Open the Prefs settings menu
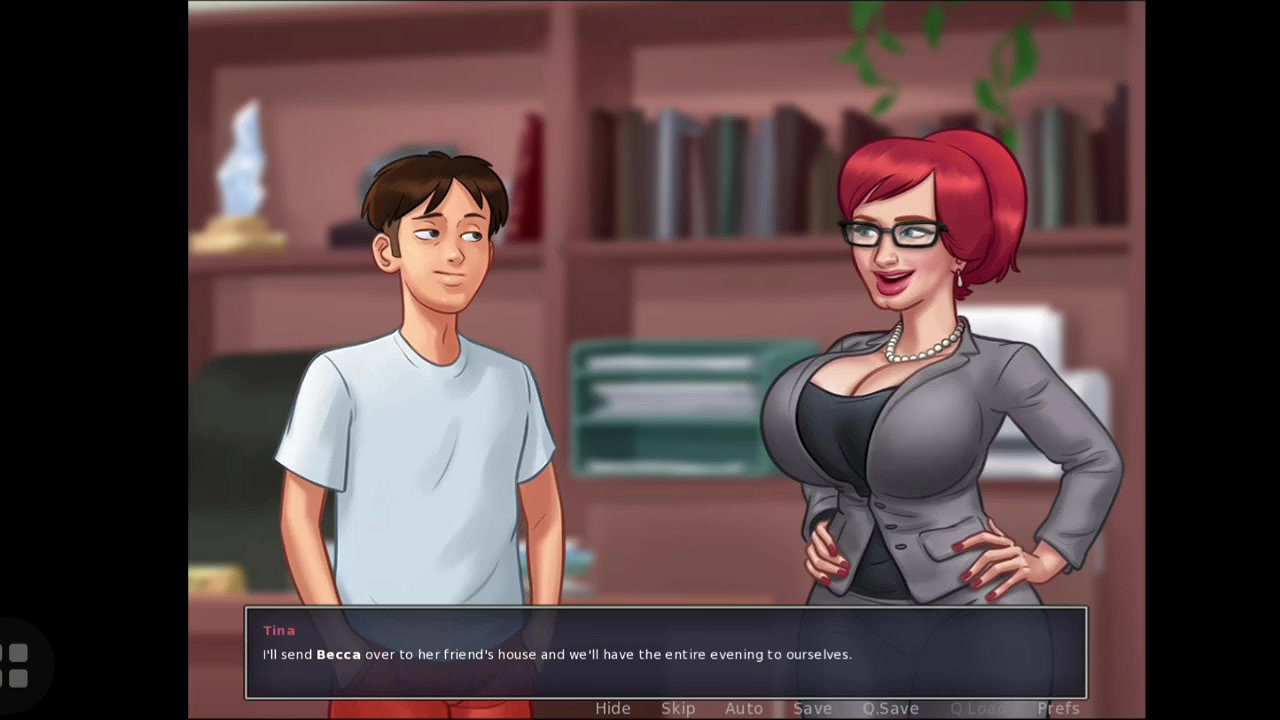 point(1058,708)
